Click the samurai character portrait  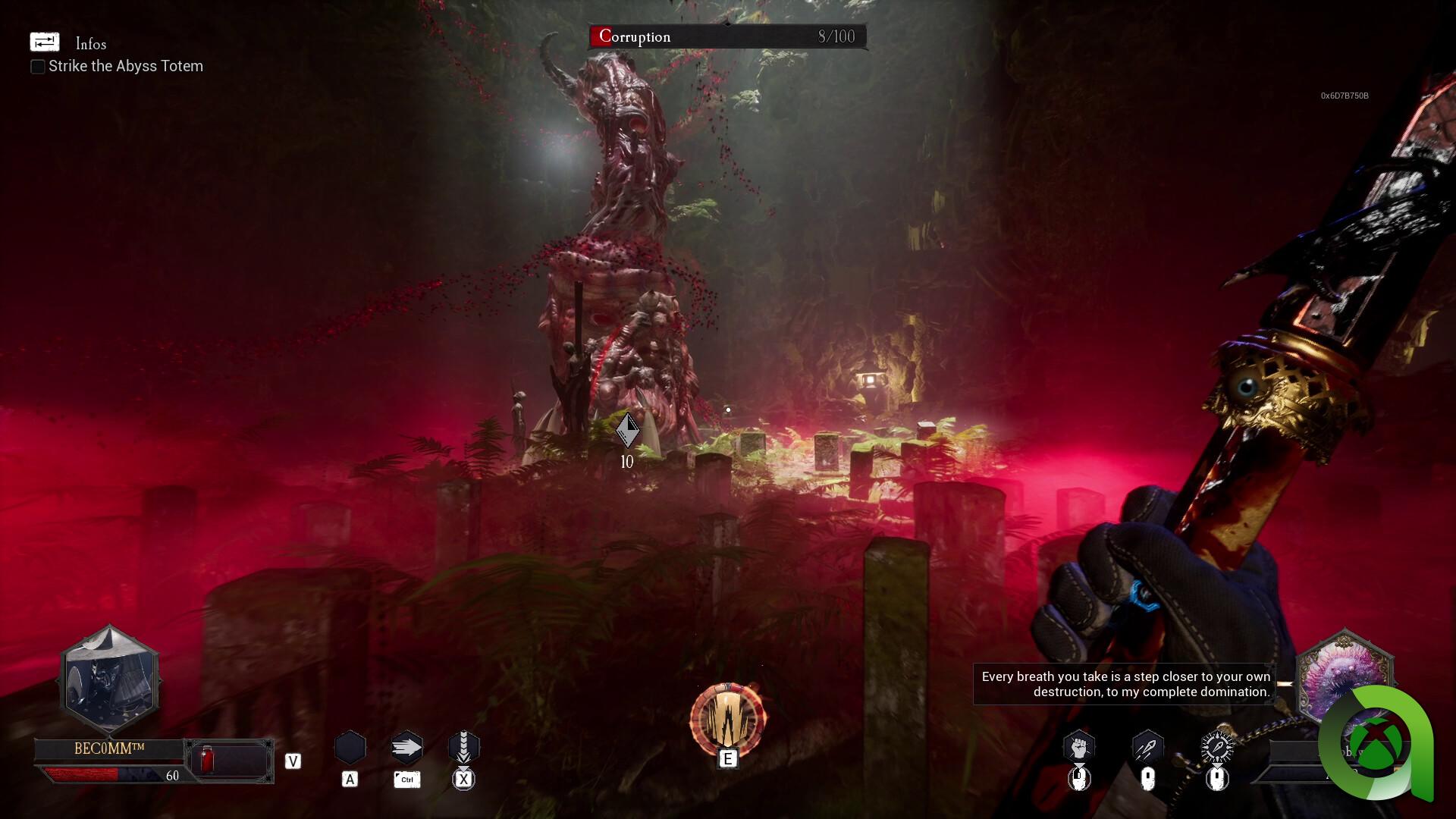110,680
